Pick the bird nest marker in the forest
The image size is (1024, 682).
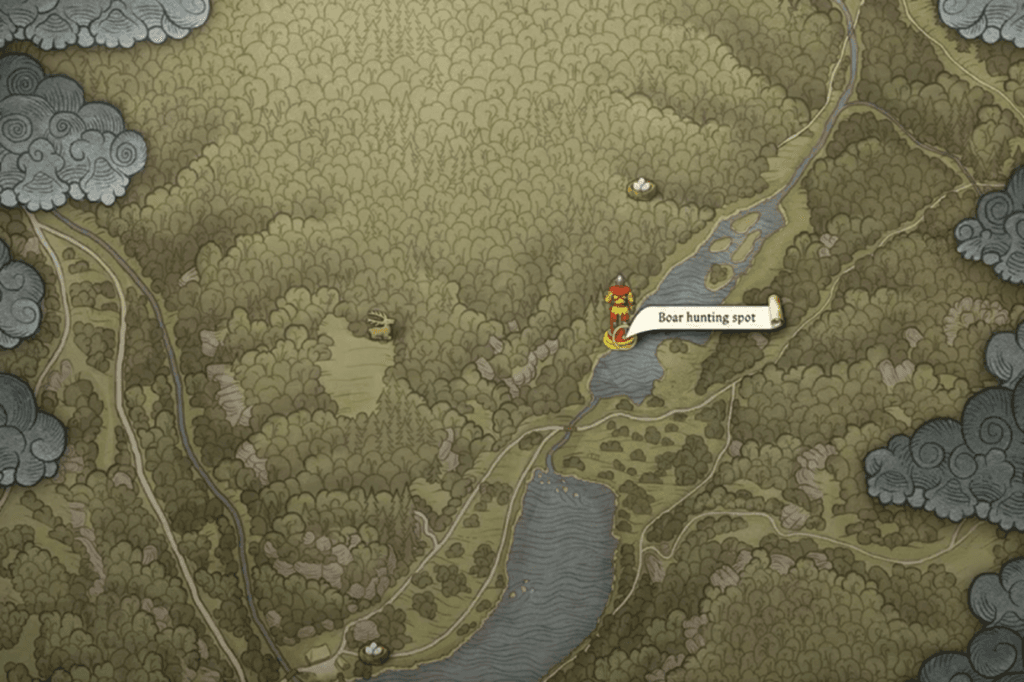pos(641,187)
